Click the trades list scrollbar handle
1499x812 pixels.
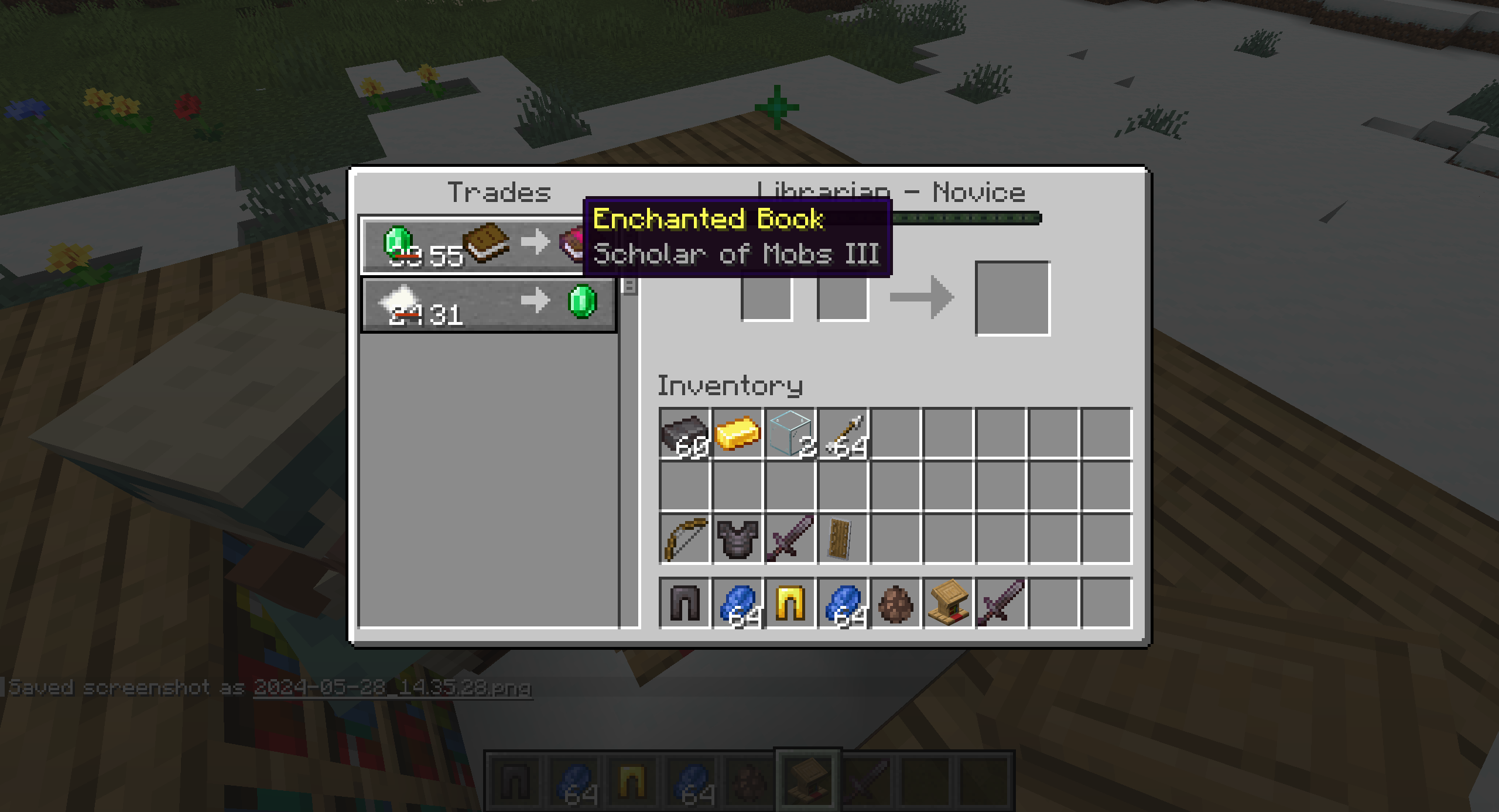629,286
